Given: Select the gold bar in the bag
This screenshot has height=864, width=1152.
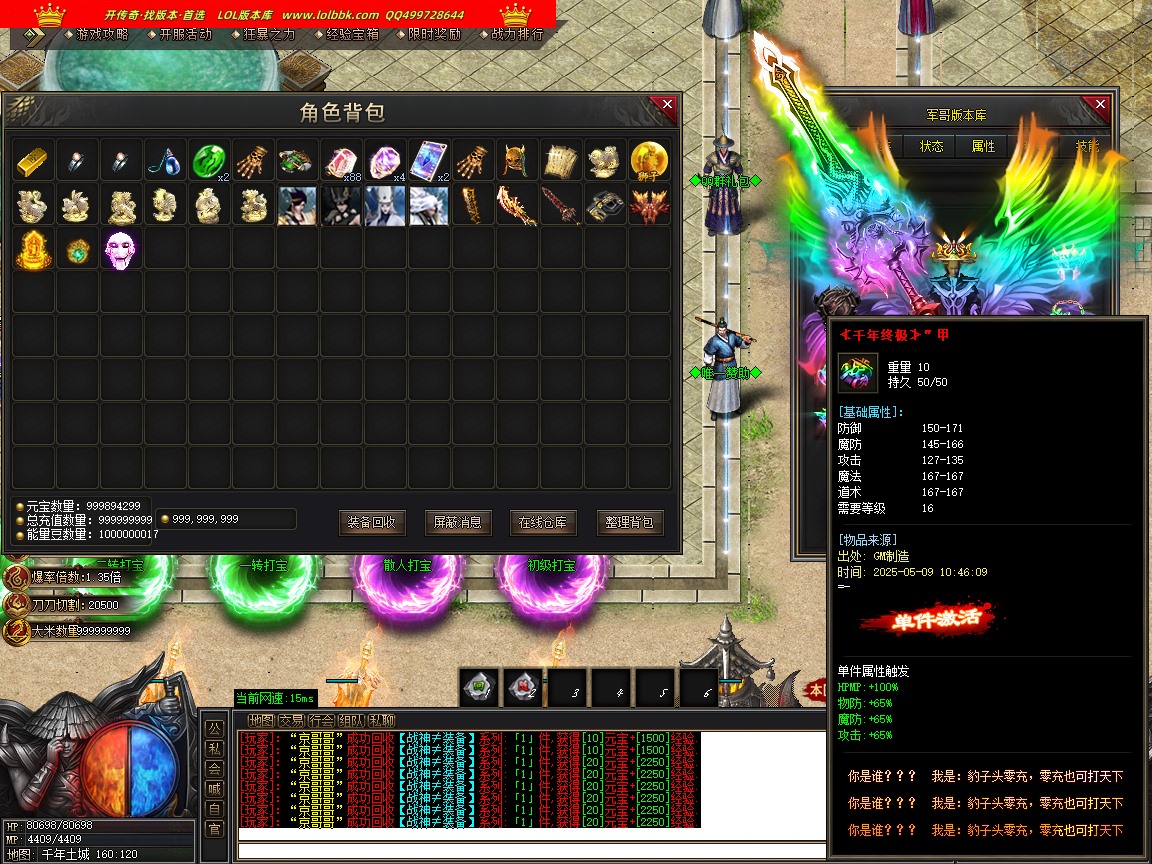Looking at the screenshot, I should [33, 160].
